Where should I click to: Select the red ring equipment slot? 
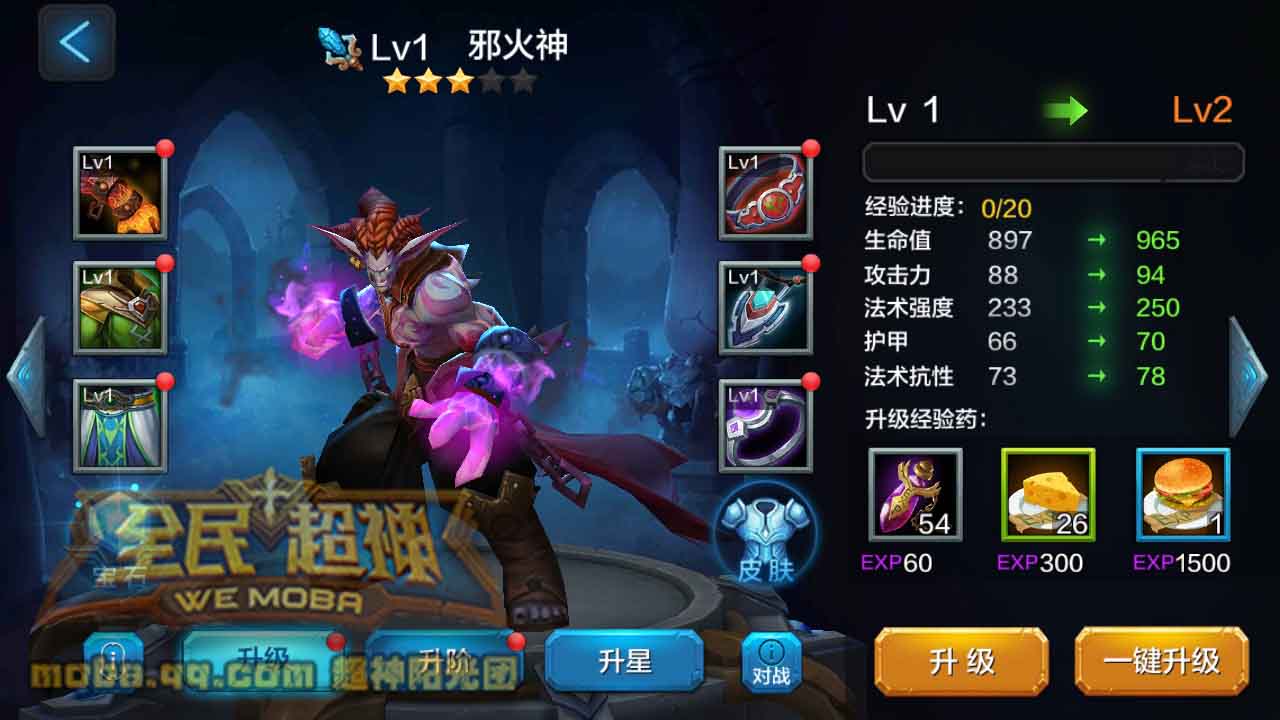(x=765, y=195)
